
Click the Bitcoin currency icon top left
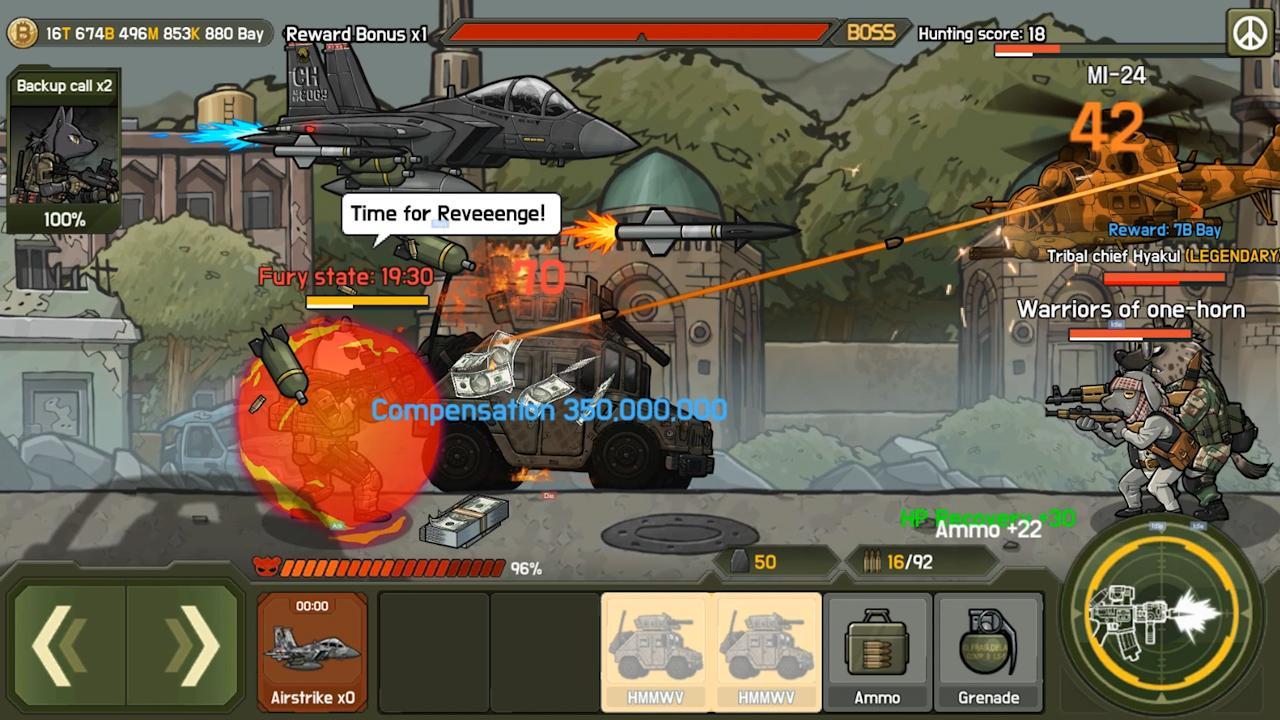click(22, 32)
